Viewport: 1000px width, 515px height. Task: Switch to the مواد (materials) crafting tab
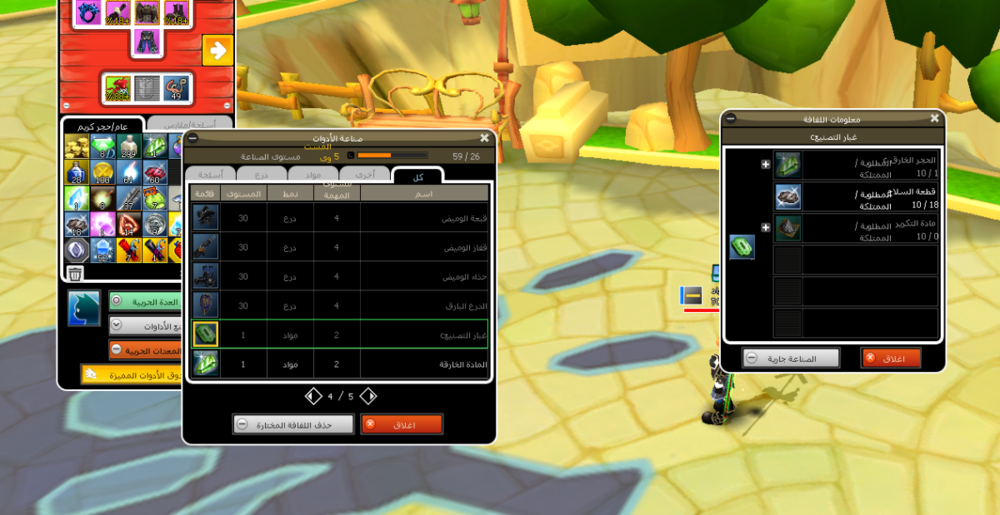coord(314,174)
